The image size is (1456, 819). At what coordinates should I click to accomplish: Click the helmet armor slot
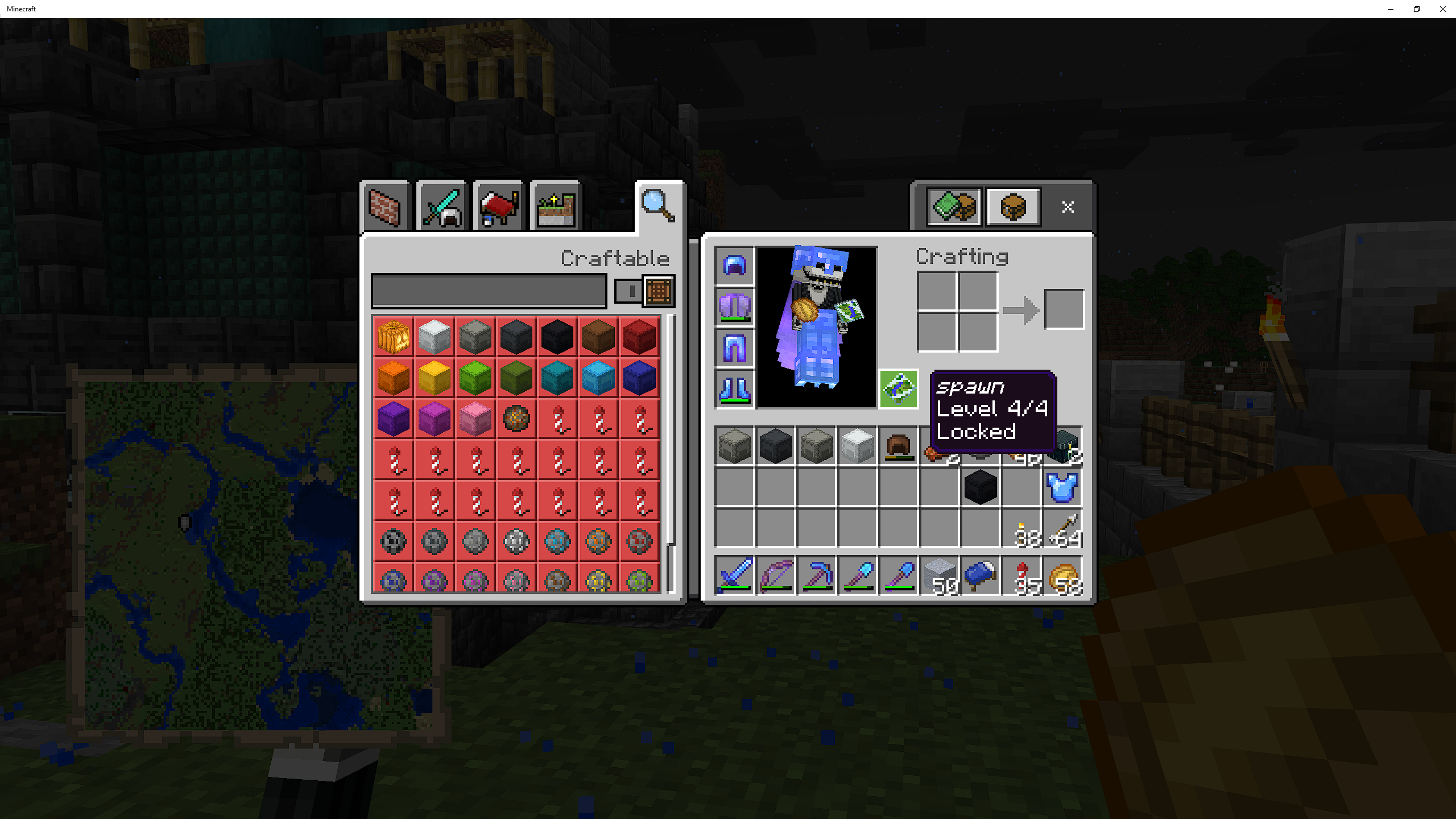pyautogui.click(x=734, y=264)
